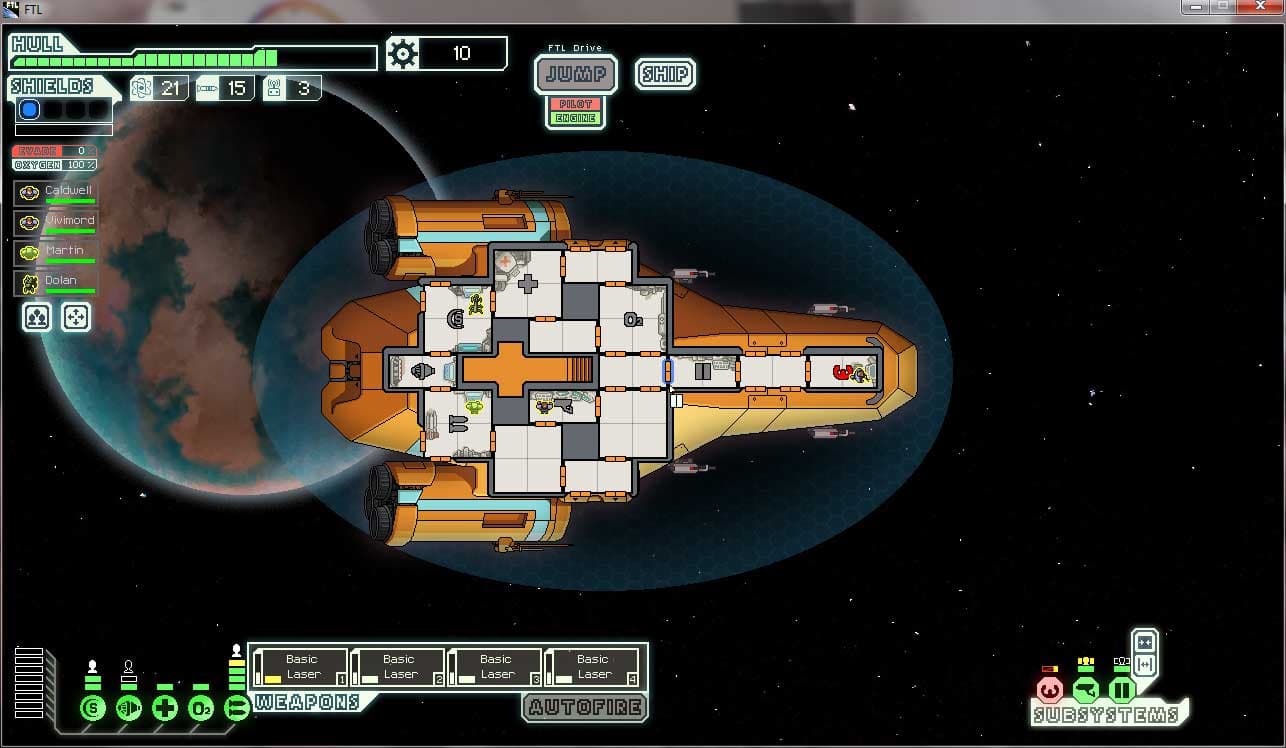Click the shields system power icon
Screen dimensions: 1286x748
click(93, 709)
